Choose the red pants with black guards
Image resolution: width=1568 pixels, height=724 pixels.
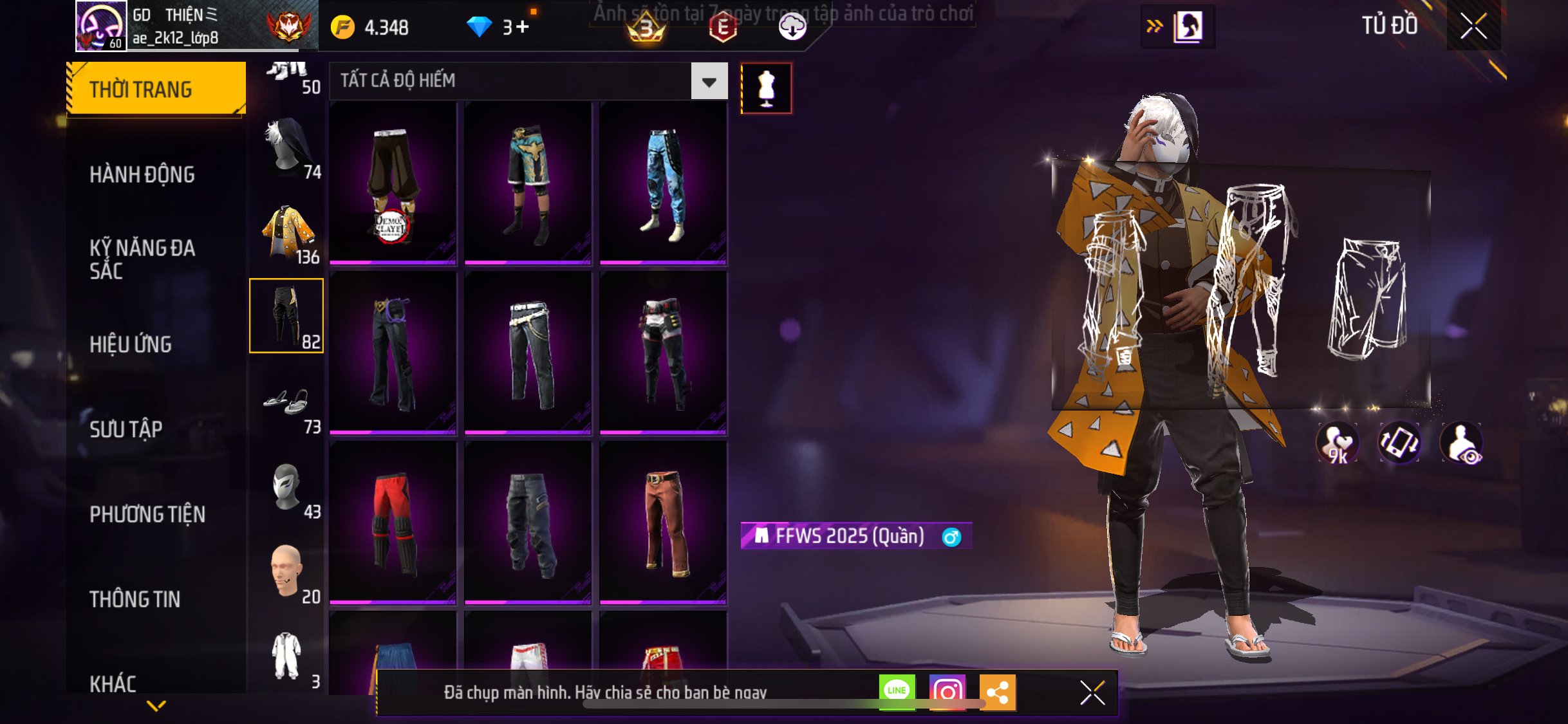click(x=393, y=523)
